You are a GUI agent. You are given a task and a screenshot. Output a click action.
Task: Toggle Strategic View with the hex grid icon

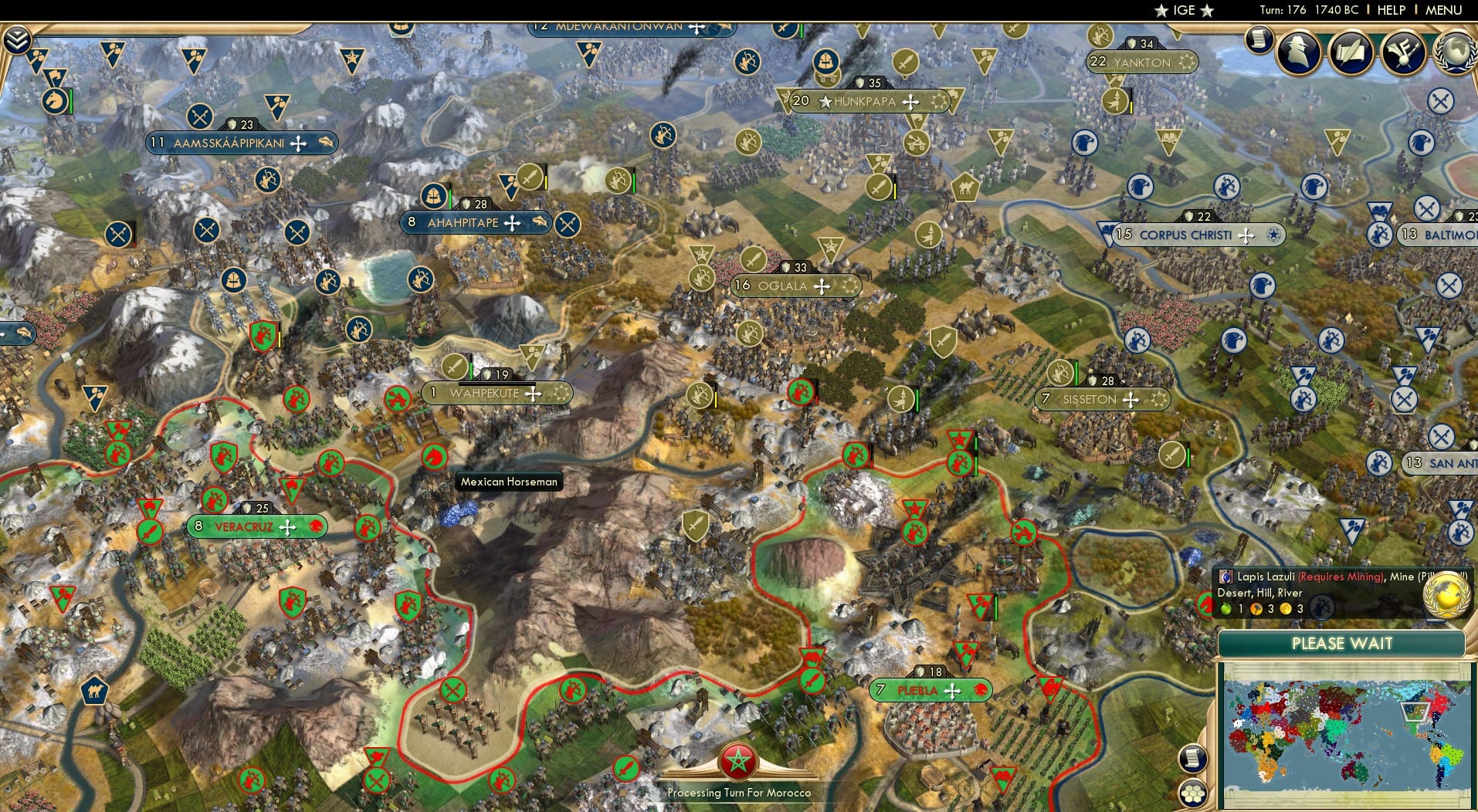coord(1195,795)
